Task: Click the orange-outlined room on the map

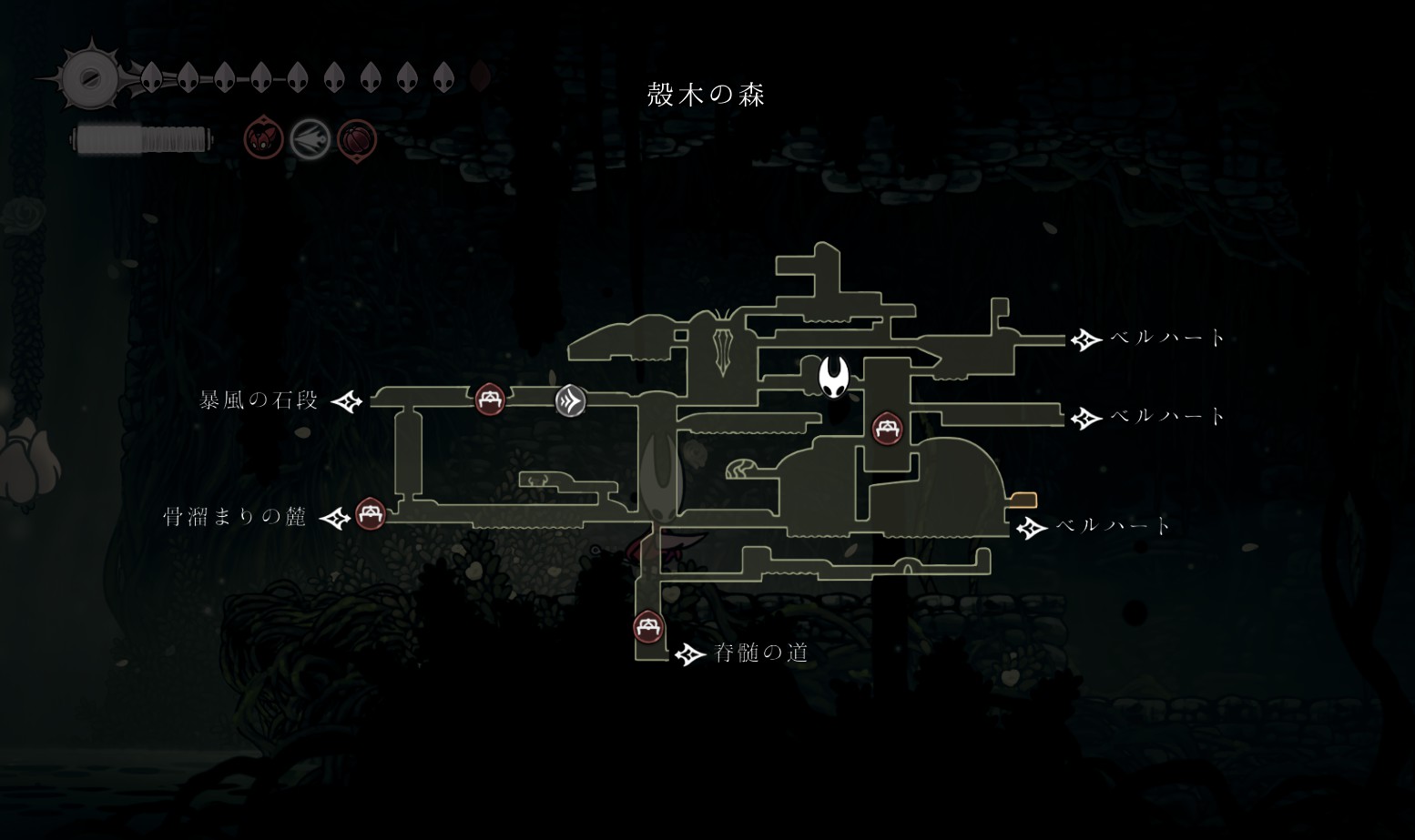Action: 1024,500
